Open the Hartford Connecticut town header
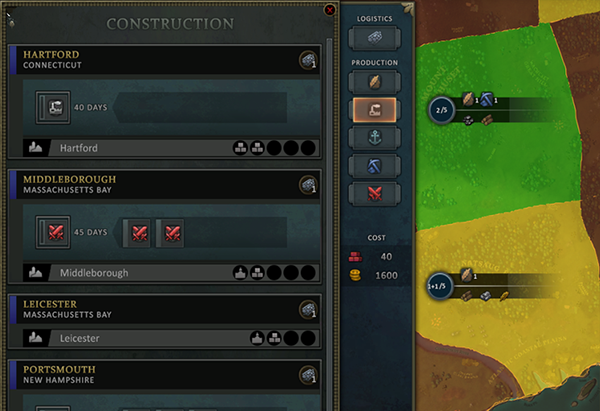The image size is (600, 411). [x=150, y=60]
